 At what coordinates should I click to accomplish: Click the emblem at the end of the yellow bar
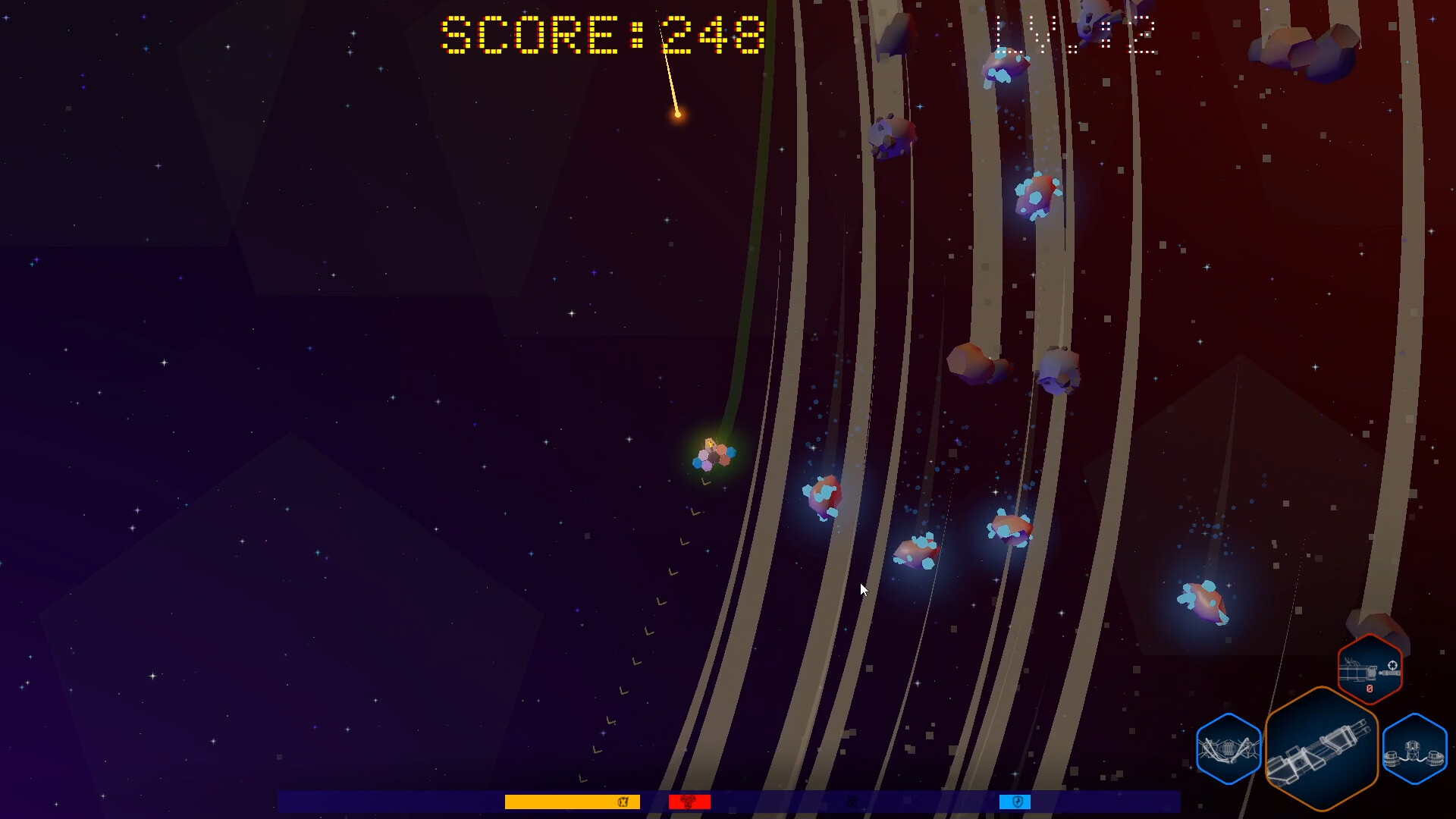click(623, 800)
